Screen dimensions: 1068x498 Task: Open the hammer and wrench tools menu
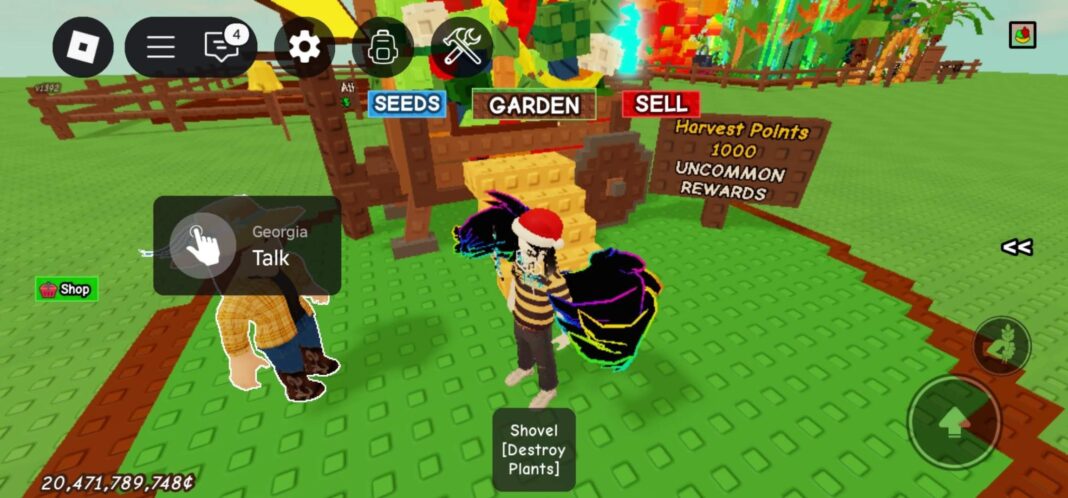coord(462,47)
